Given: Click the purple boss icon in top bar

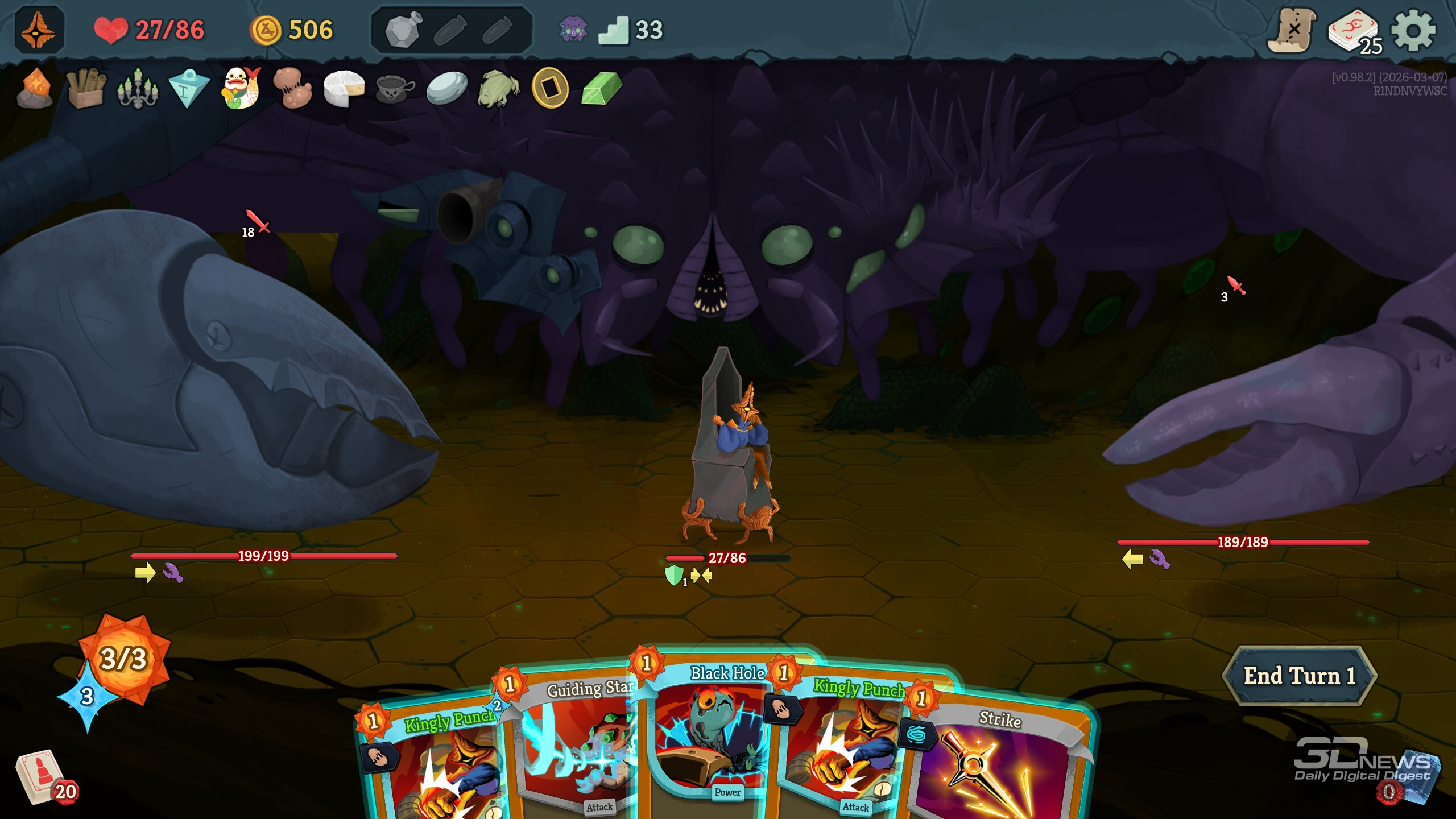Looking at the screenshot, I should coord(573,30).
